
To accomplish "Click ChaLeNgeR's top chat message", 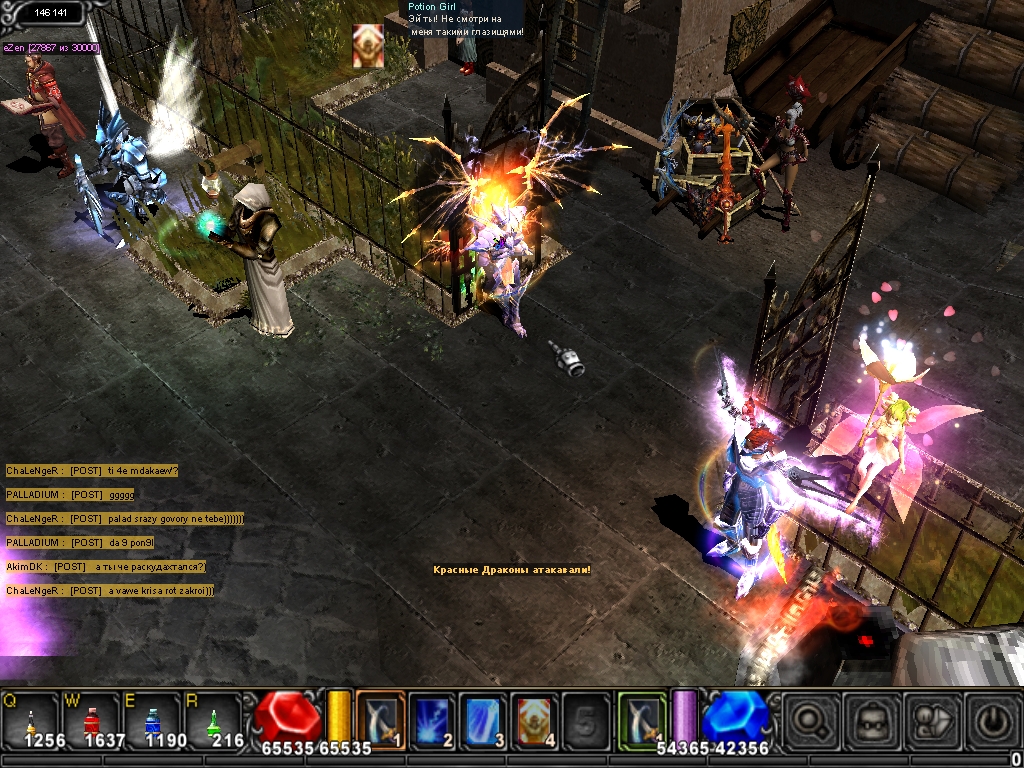I will point(92,471).
